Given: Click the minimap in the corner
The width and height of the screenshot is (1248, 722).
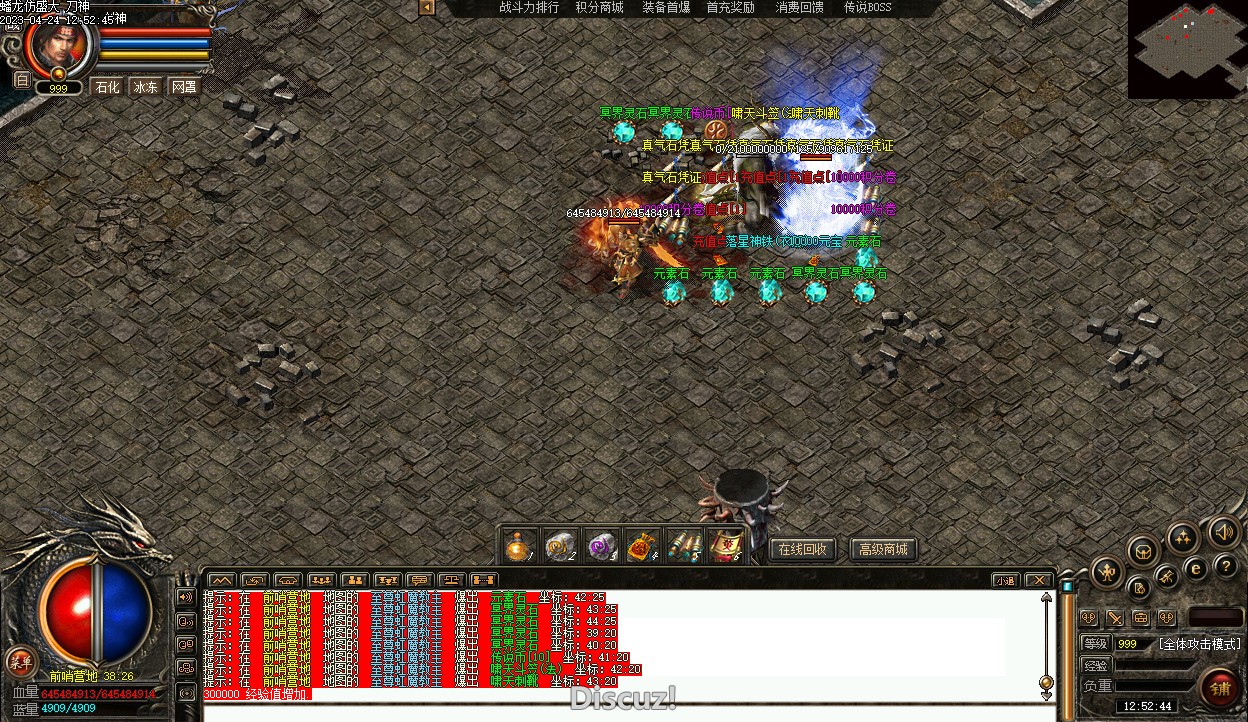Looking at the screenshot, I should (x=1187, y=47).
